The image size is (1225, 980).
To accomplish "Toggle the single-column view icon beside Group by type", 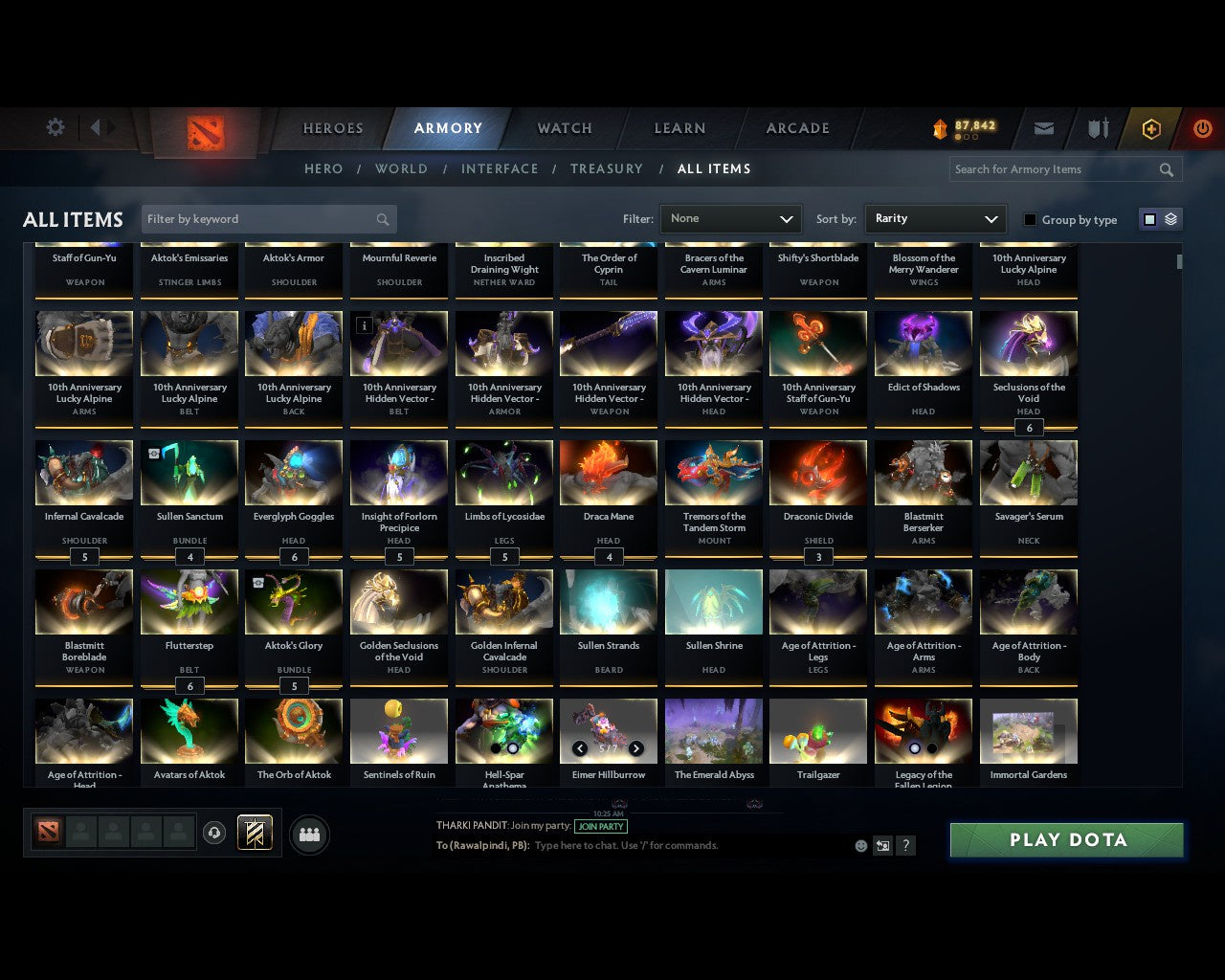I will 1148,218.
